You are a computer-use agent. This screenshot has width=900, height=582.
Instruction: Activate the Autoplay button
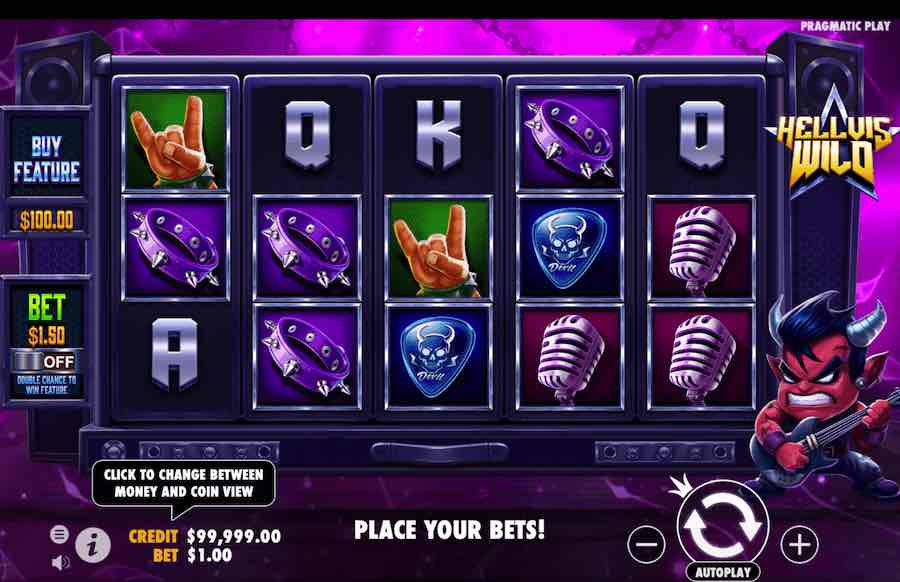point(722,573)
